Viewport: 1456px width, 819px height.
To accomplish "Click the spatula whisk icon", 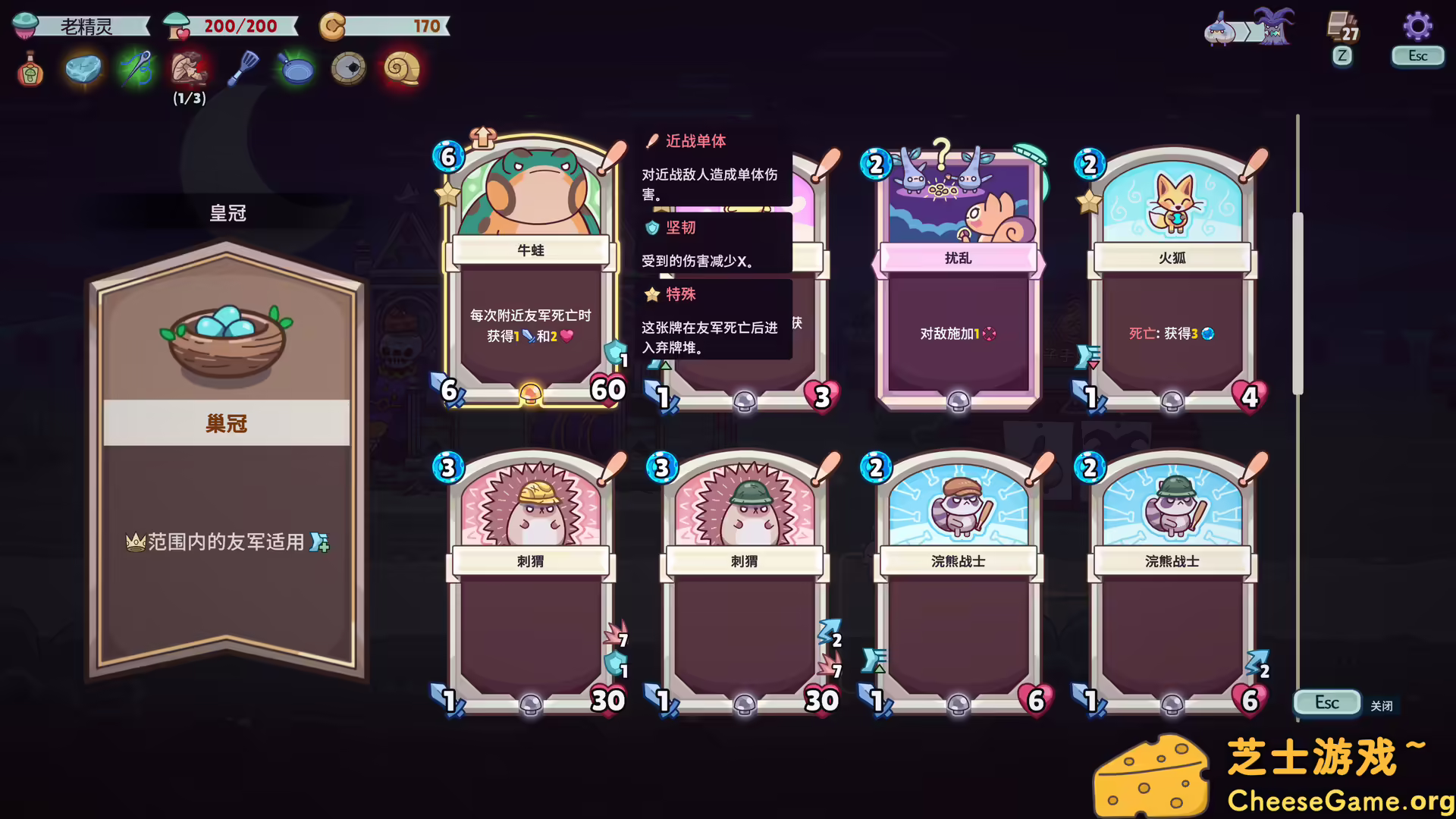I will pos(241,69).
